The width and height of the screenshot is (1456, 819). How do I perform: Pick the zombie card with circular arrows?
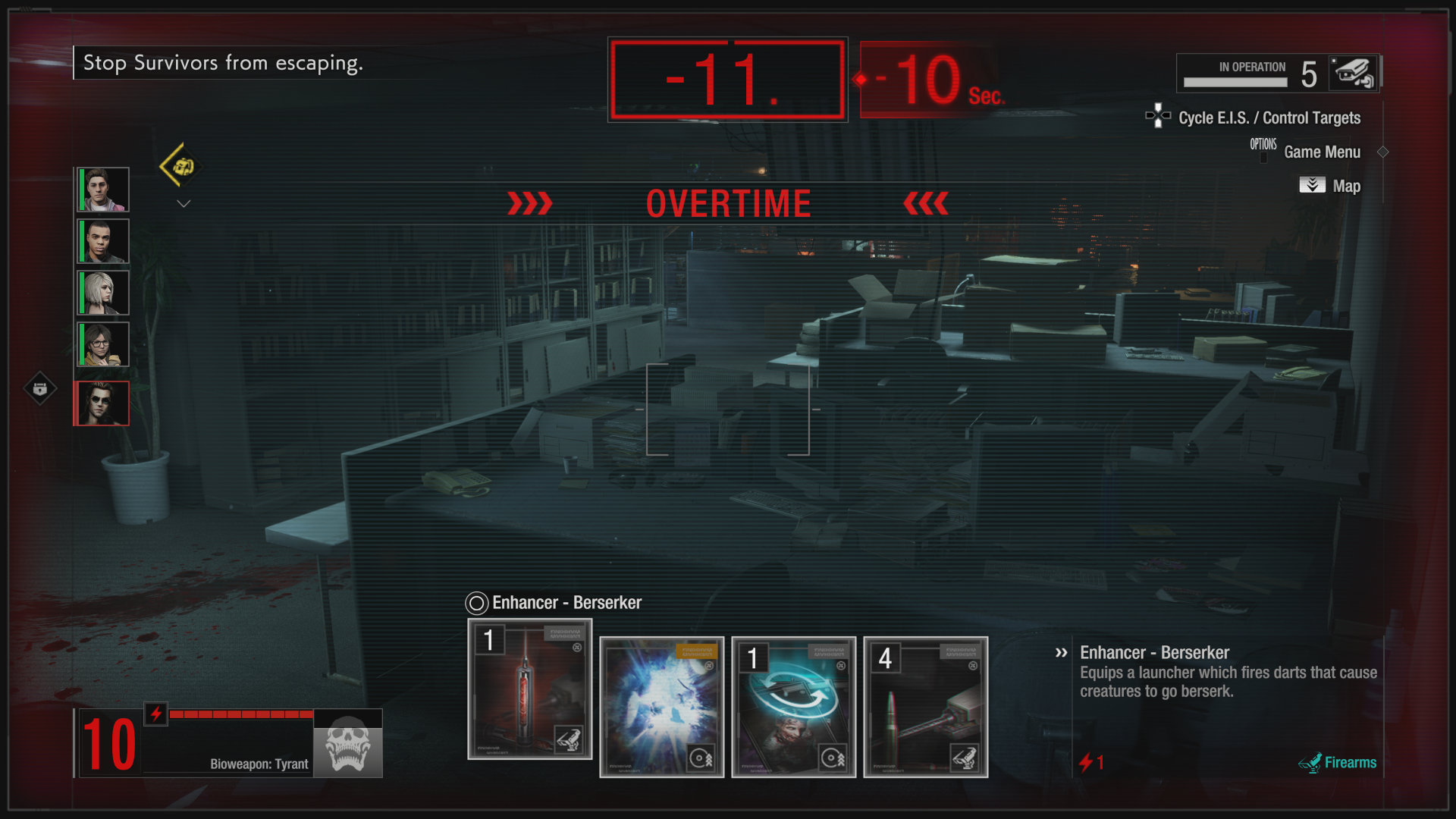793,707
